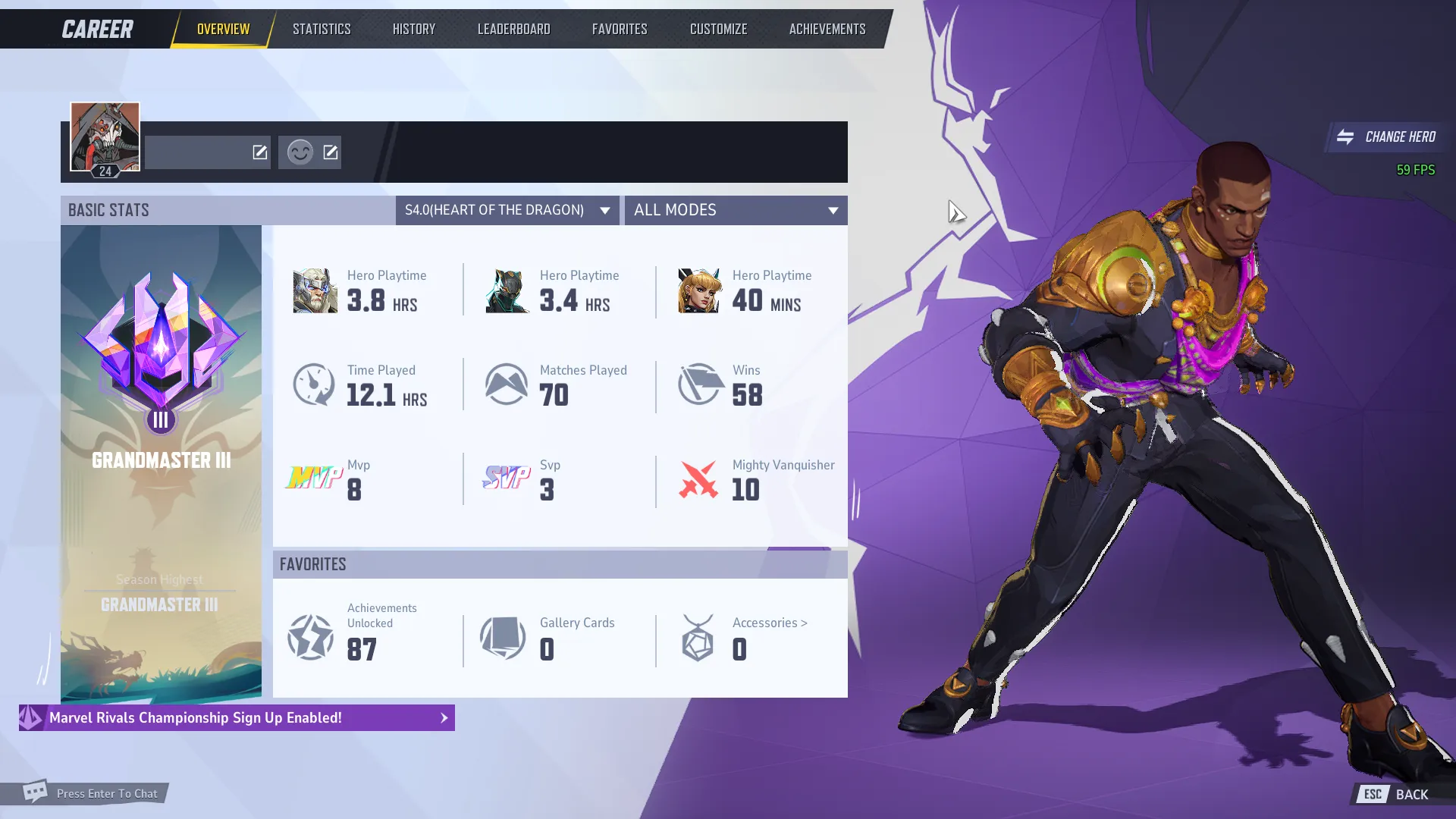Click the Time Played clock icon

(313, 384)
